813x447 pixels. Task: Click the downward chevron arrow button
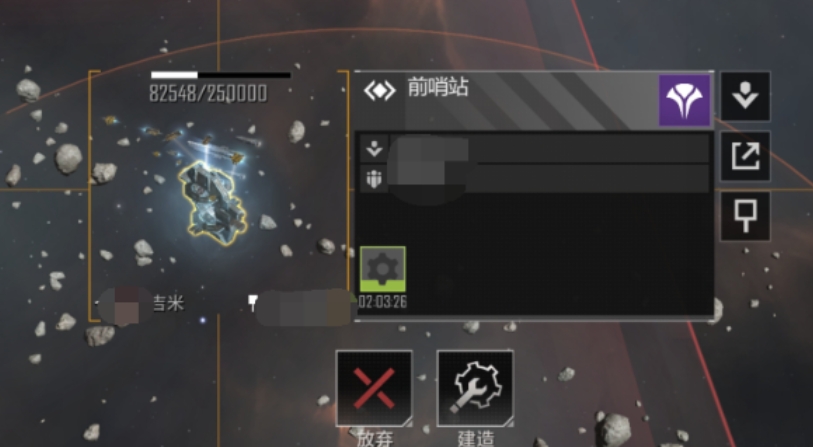point(746,97)
